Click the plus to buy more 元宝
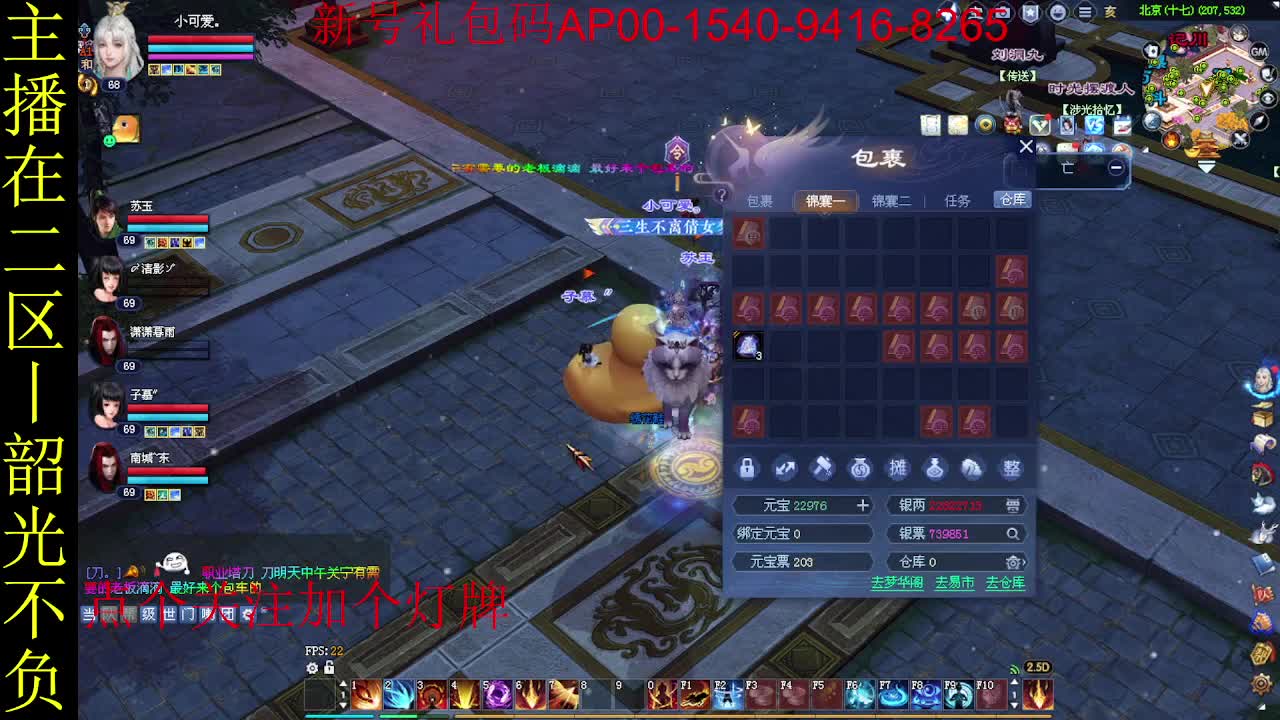The image size is (1280, 720). [864, 505]
